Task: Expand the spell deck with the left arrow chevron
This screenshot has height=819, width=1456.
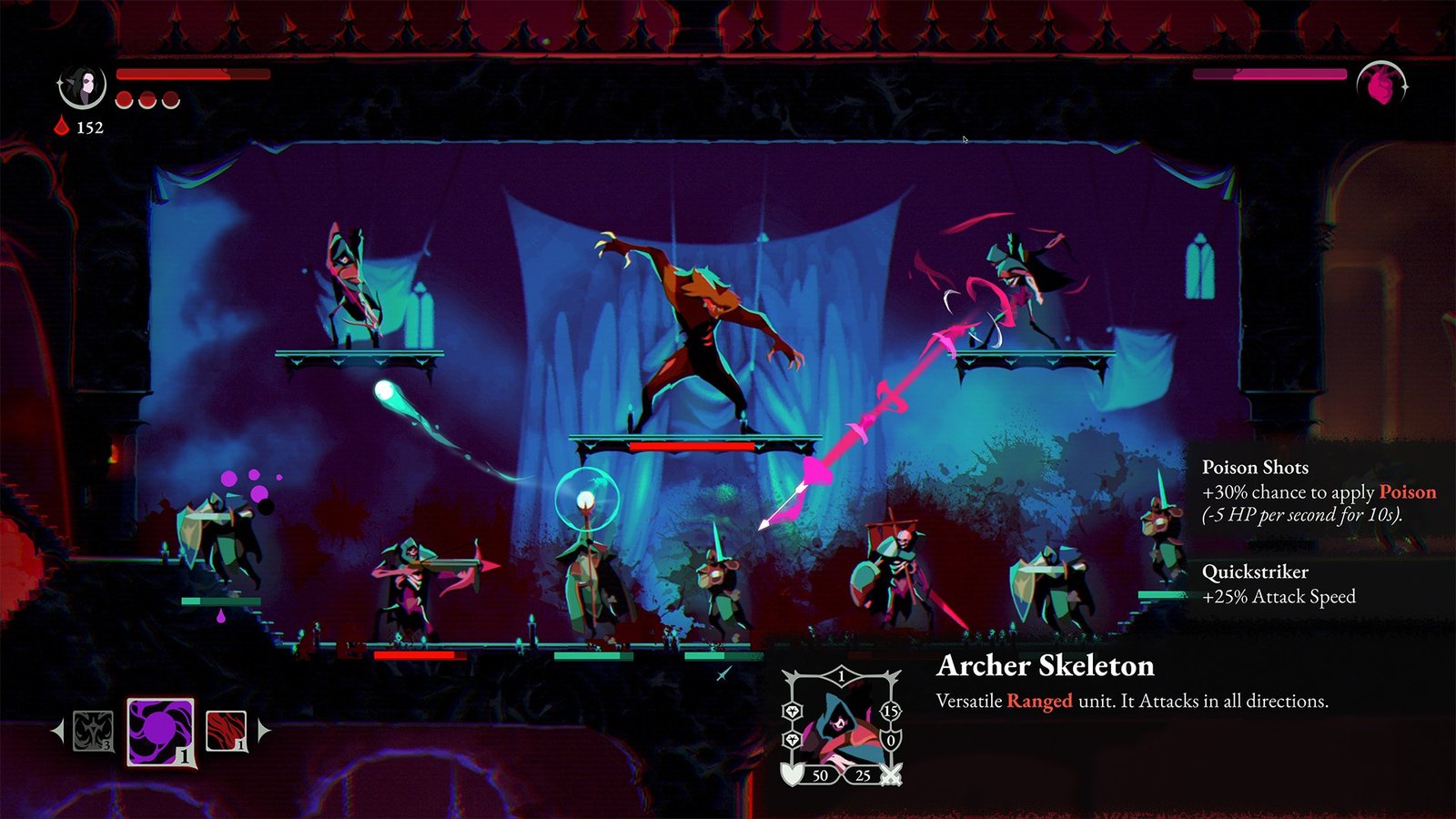Action: click(57, 730)
